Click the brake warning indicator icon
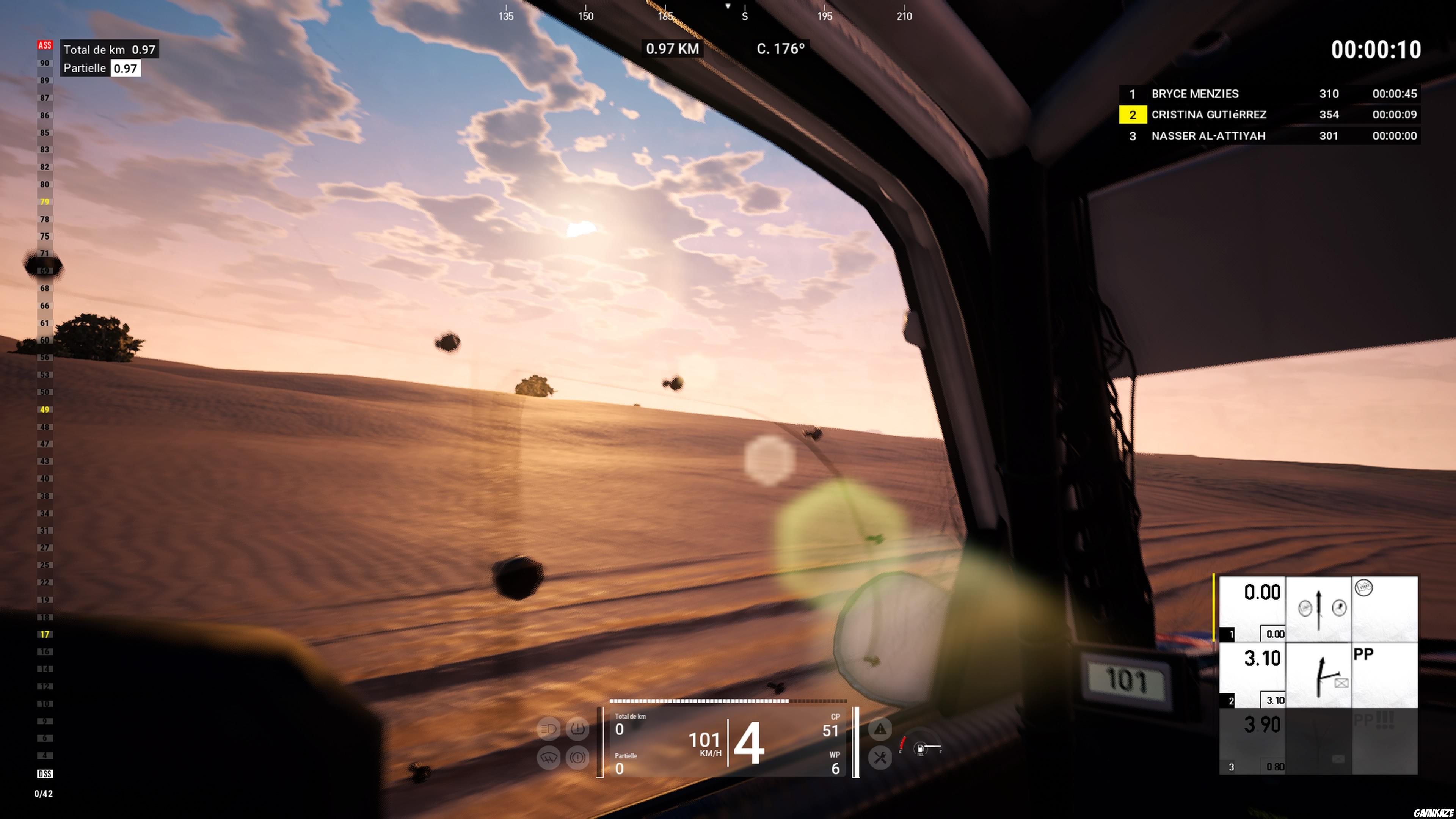This screenshot has height=819, width=1456. [577, 758]
